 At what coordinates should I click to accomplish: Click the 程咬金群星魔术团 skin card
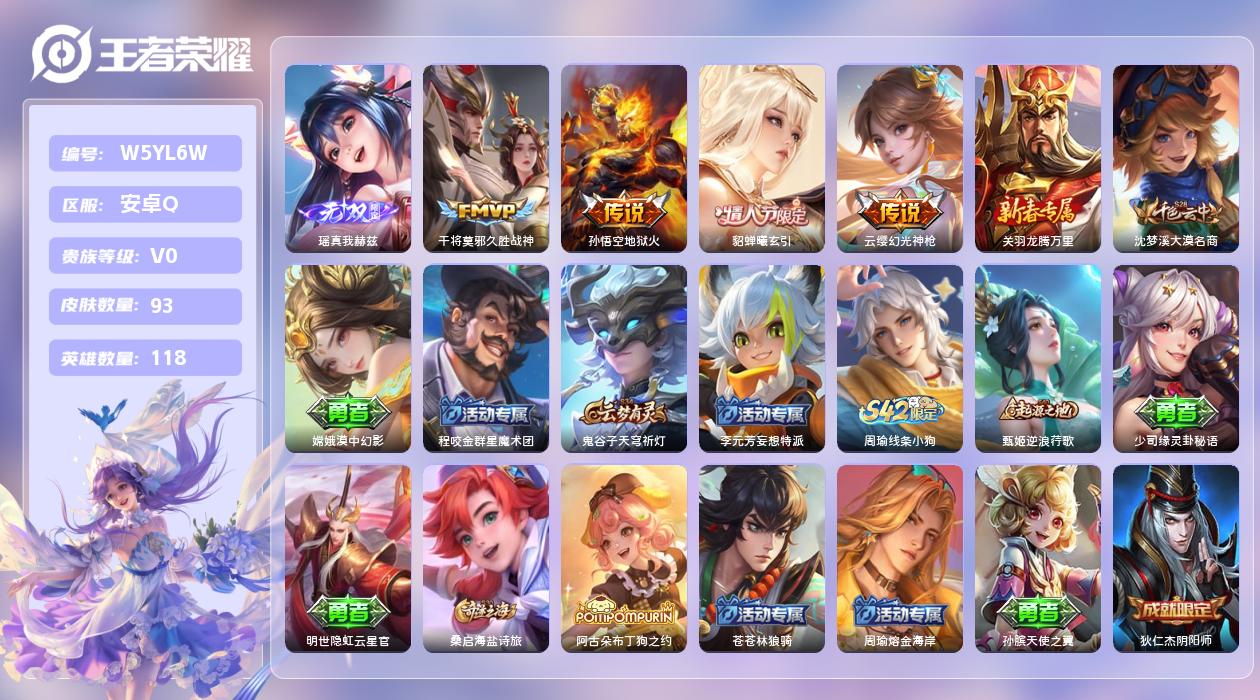coord(485,358)
